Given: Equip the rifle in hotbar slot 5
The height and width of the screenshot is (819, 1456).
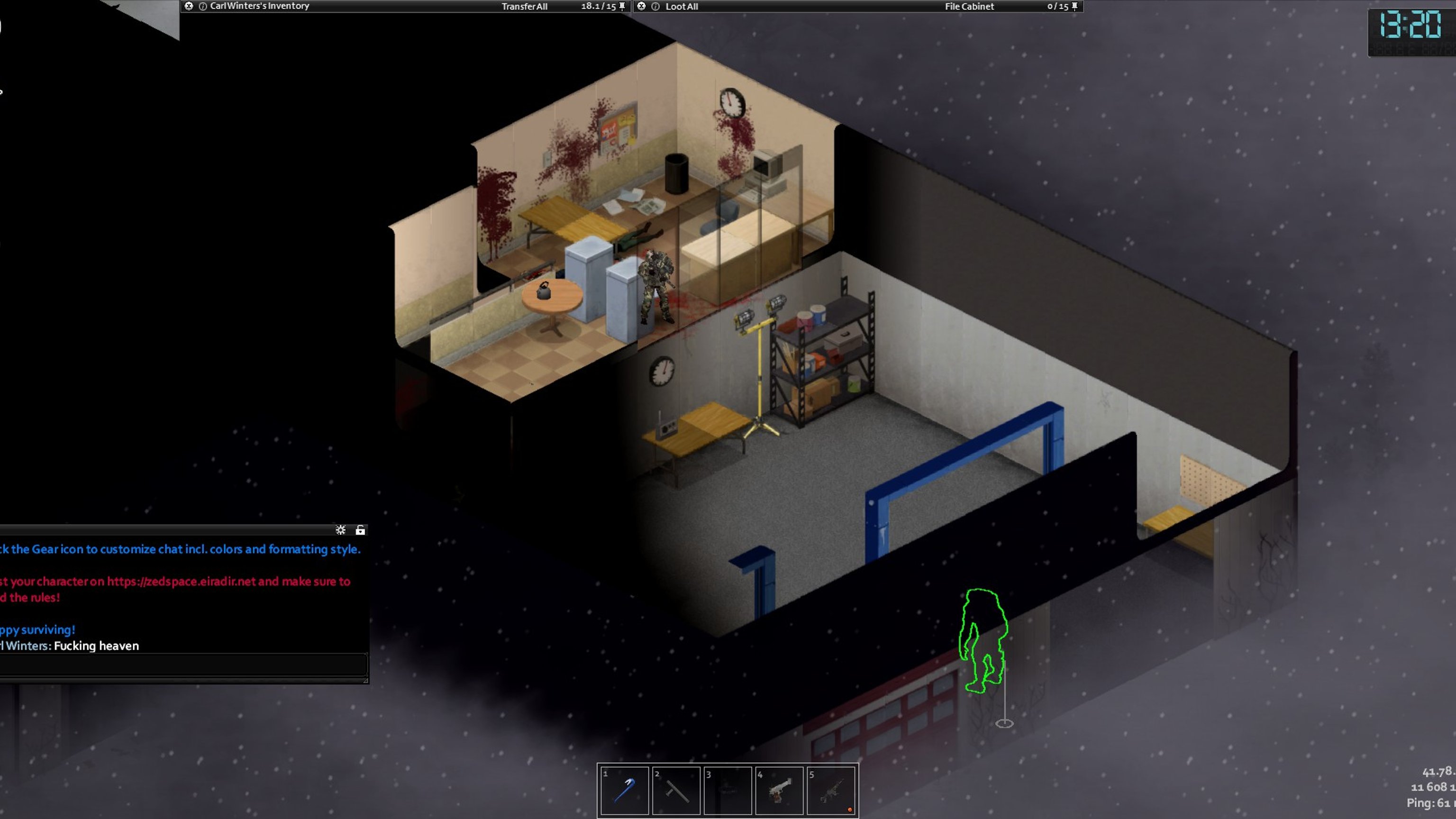Looking at the screenshot, I should pos(831,790).
